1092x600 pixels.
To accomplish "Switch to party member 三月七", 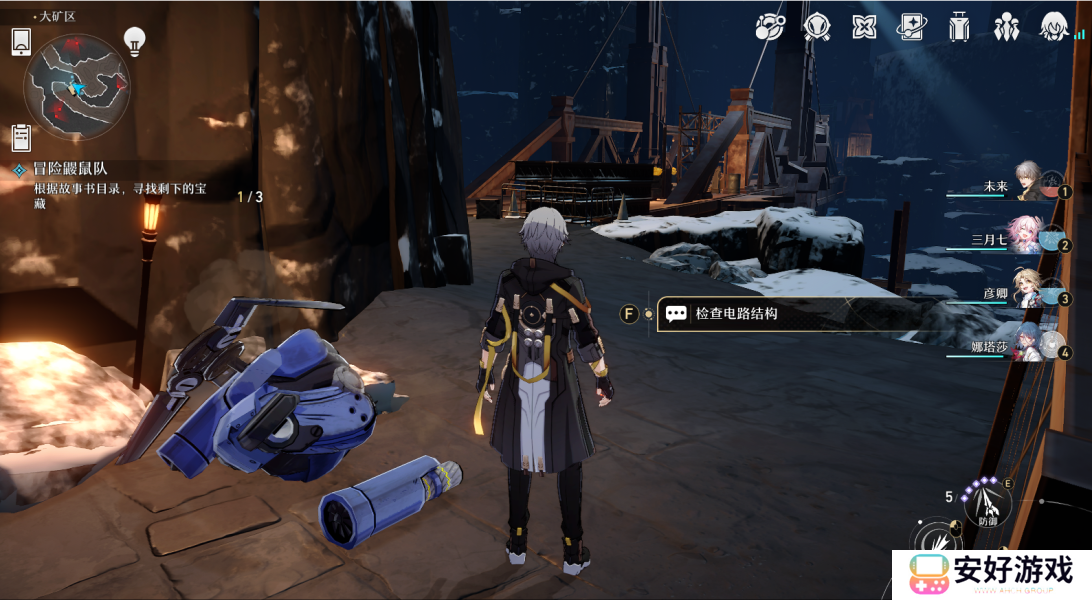I will (x=1028, y=237).
